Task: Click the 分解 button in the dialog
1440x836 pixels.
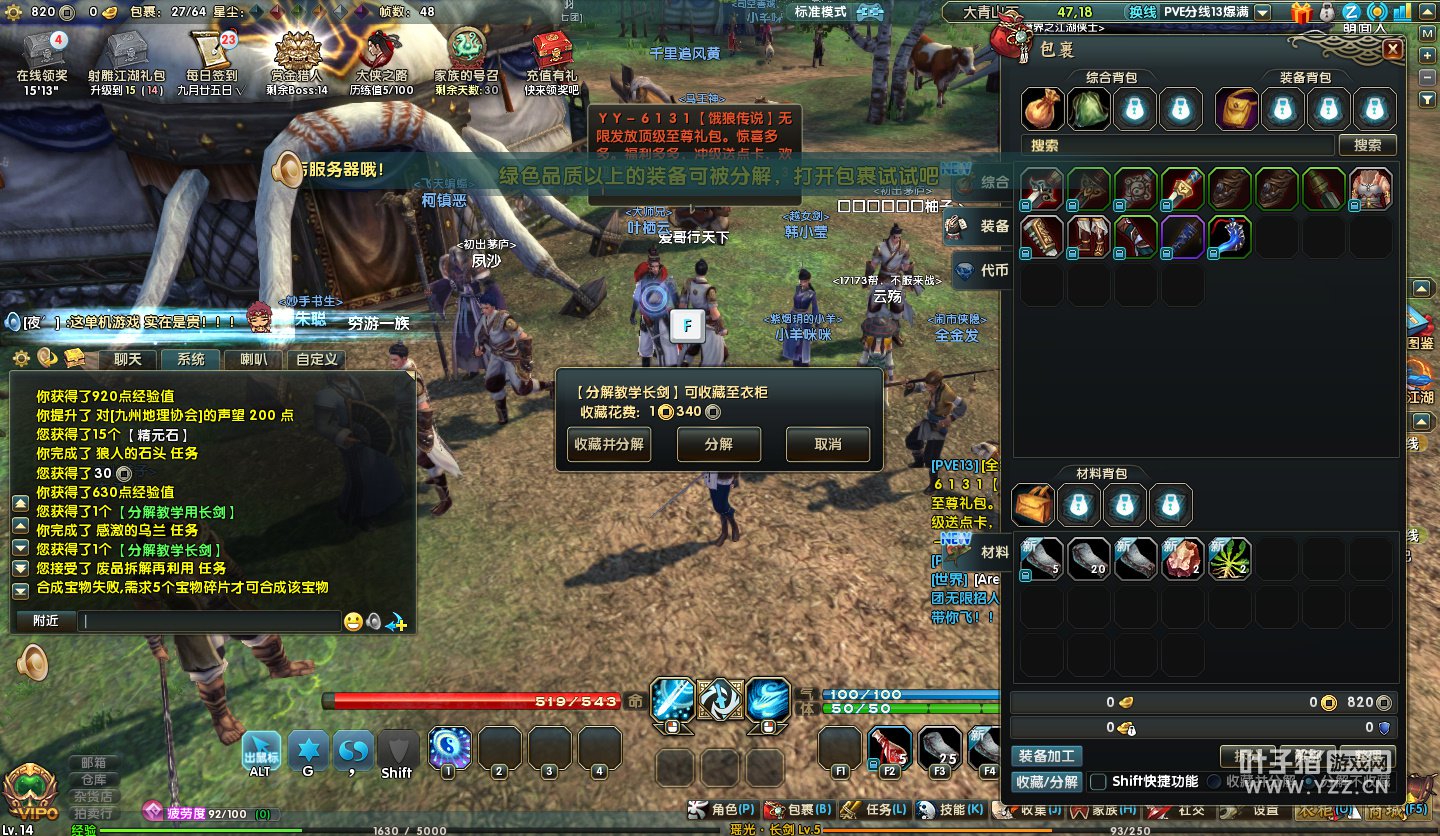Action: 718,444
